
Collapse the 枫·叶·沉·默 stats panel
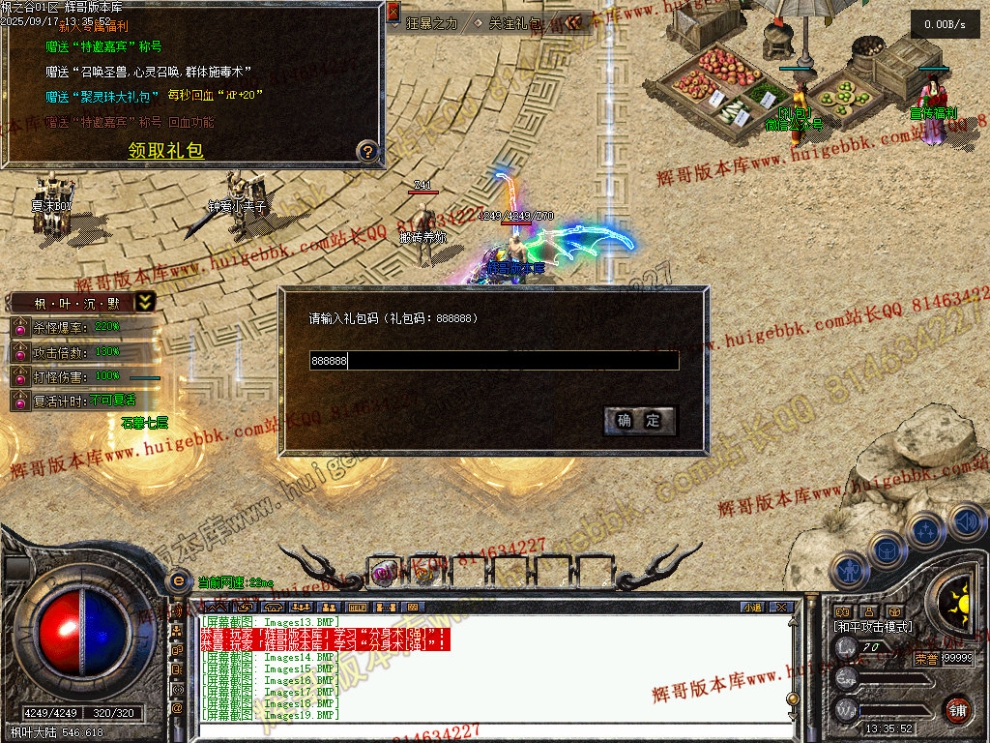pyautogui.click(x=145, y=302)
